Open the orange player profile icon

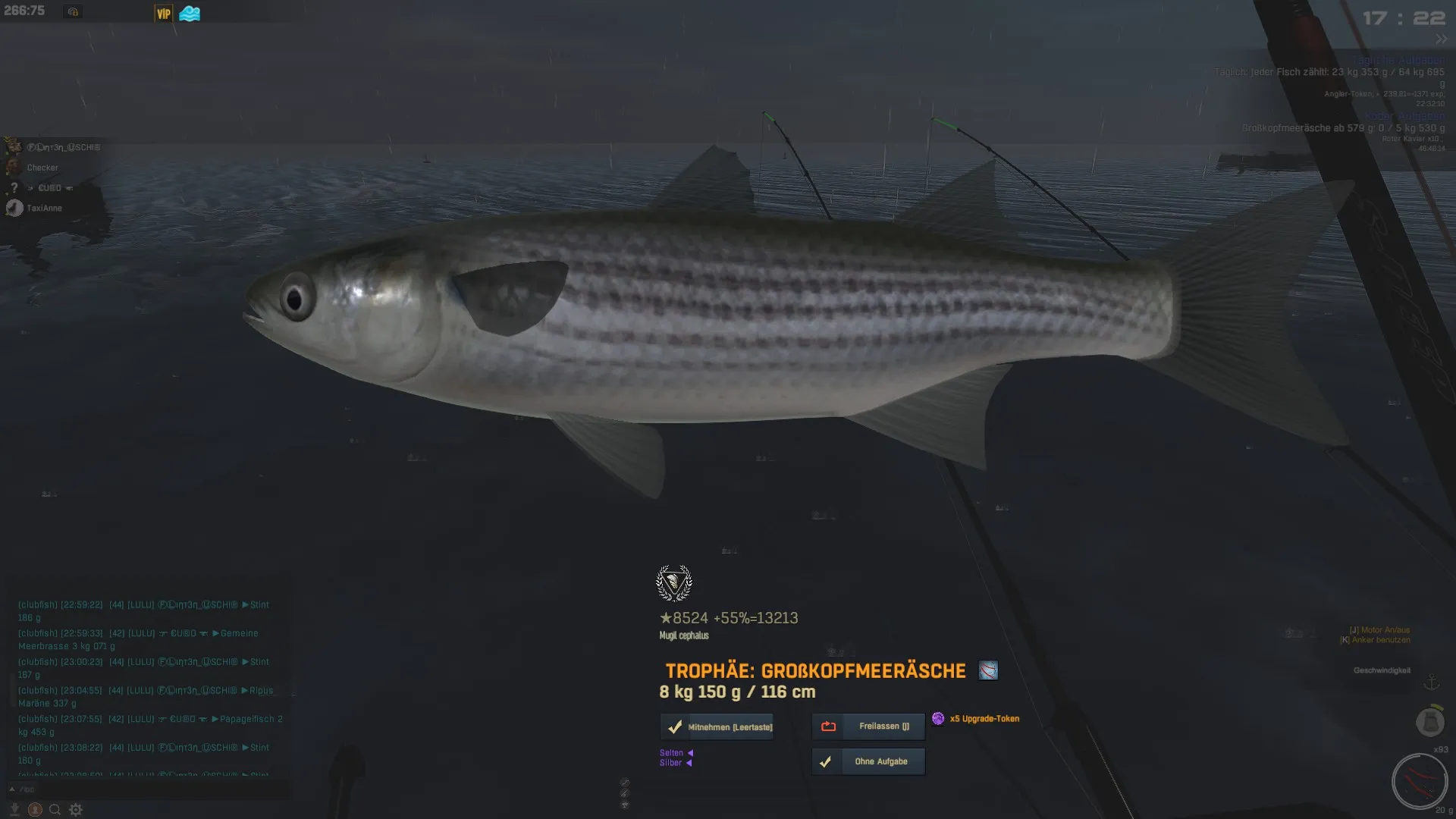click(35, 810)
